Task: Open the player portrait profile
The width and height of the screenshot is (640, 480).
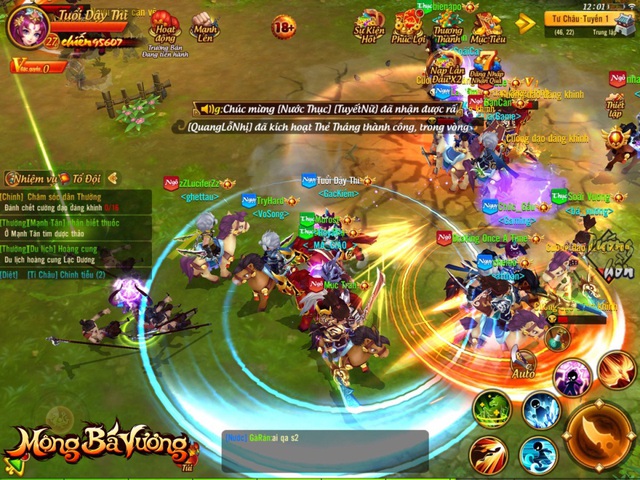Action: tap(22, 25)
